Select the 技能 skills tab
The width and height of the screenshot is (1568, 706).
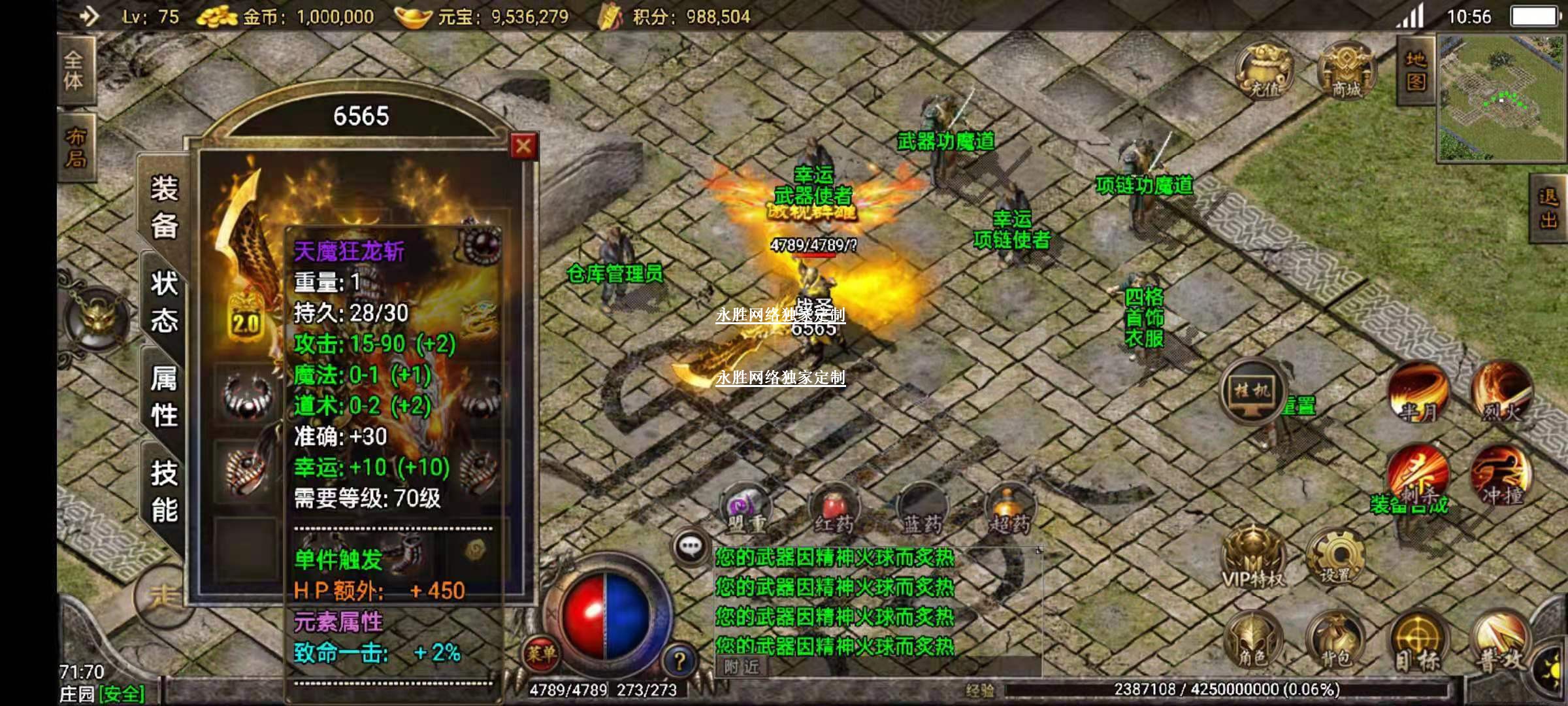point(164,491)
